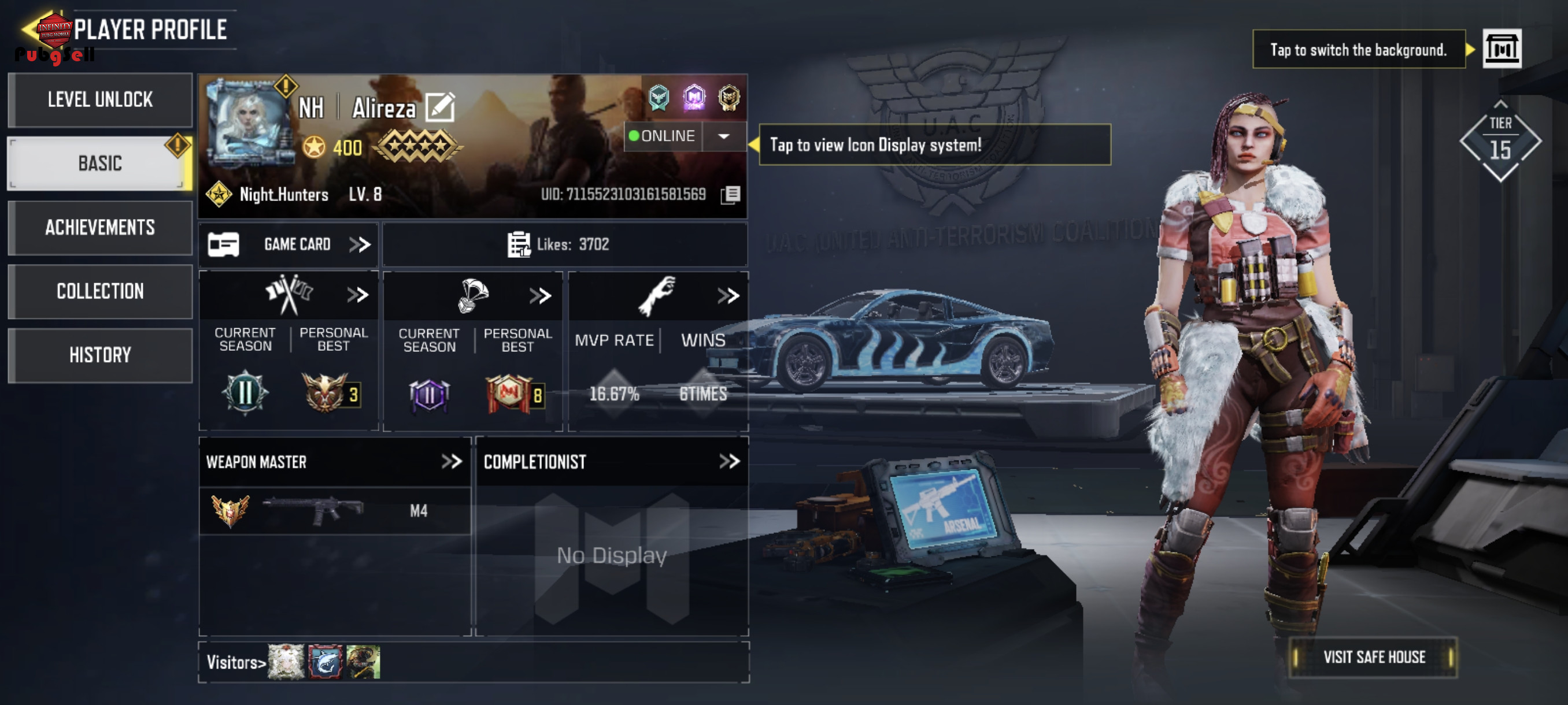Open the Game Card panel
This screenshot has width=1568, height=705.
coord(289,244)
